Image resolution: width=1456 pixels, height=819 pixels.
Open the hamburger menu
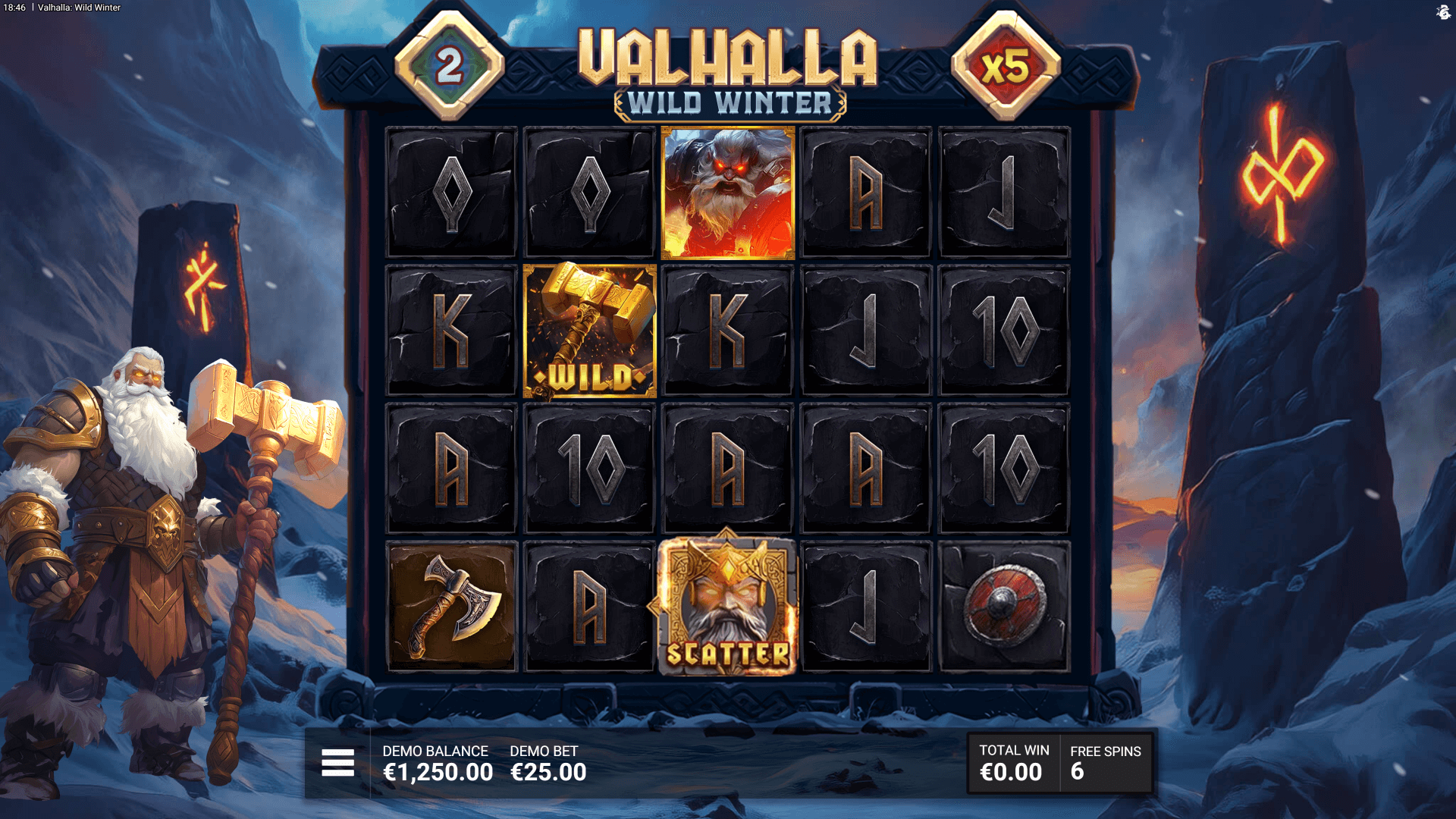coord(337,763)
